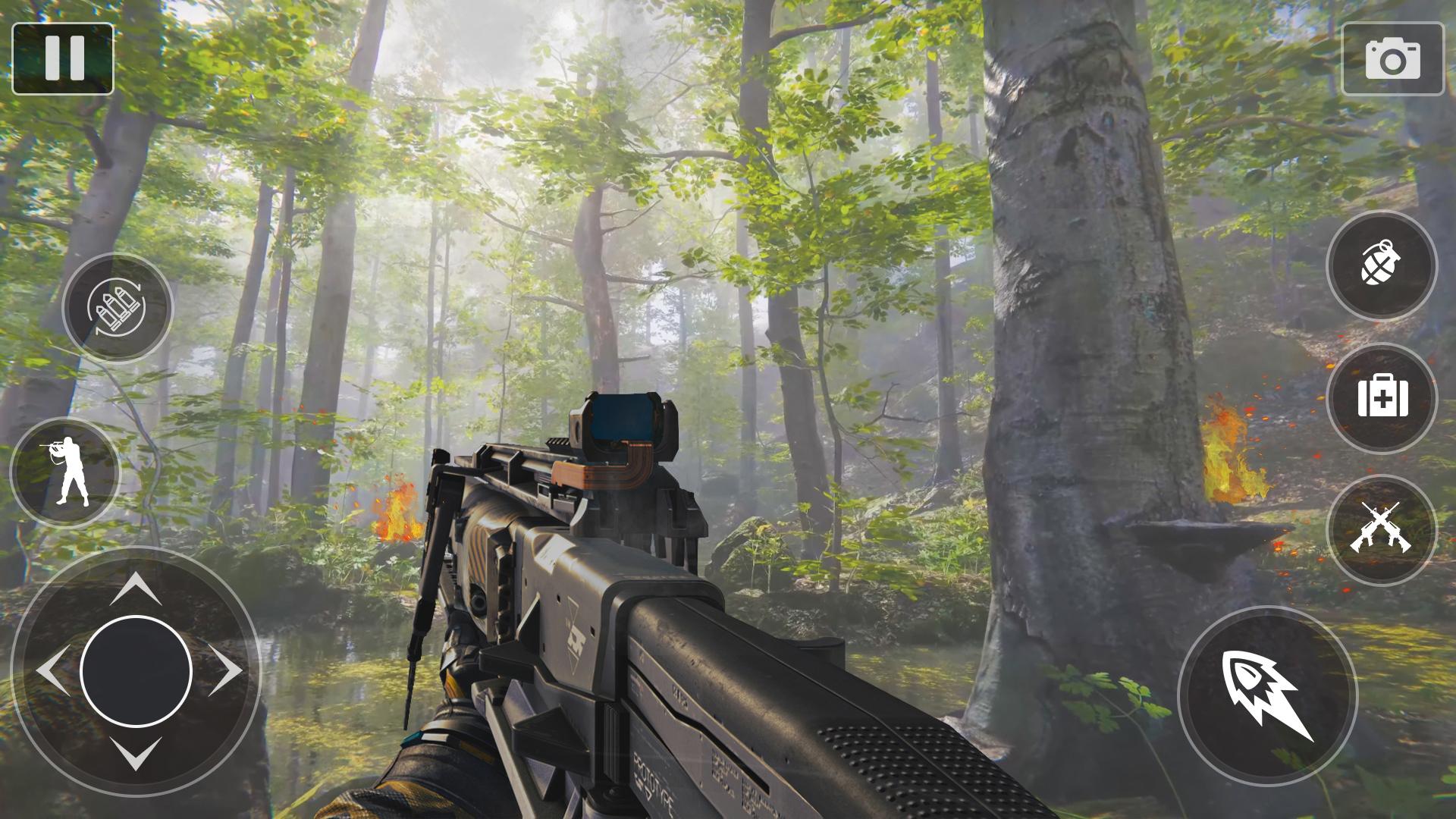This screenshot has height=819, width=1456.
Task: Switch weapons with the crossed rifles icon
Action: [1381, 529]
